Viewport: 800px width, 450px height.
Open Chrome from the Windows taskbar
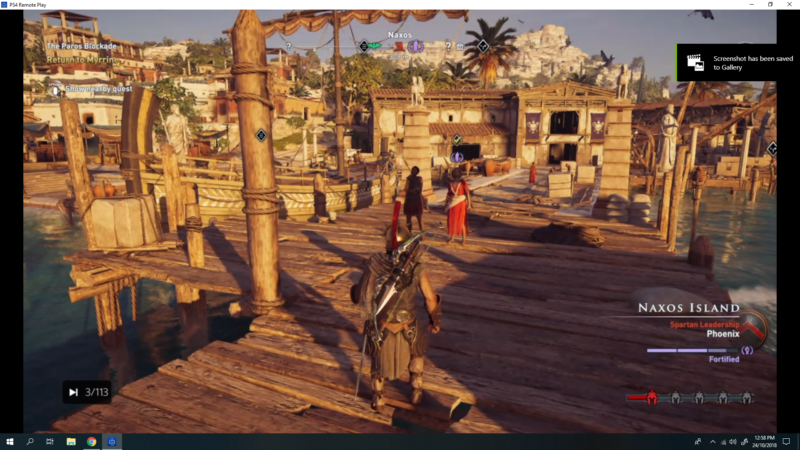pos(91,441)
